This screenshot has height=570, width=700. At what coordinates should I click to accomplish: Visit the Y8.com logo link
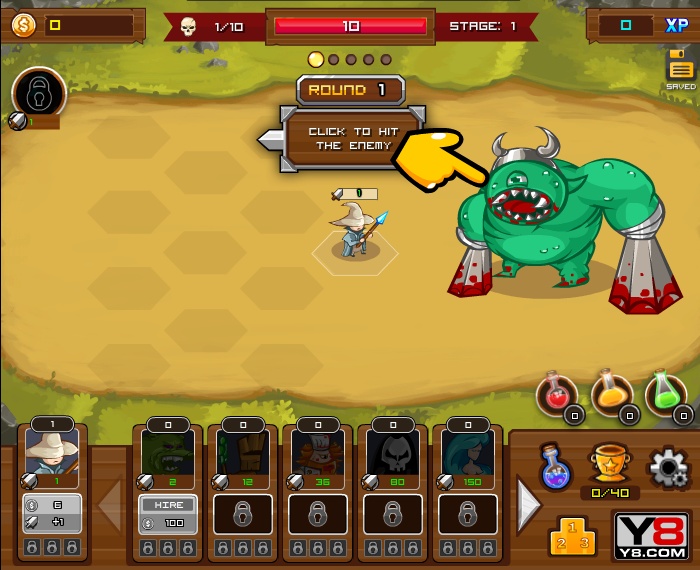click(x=650, y=537)
